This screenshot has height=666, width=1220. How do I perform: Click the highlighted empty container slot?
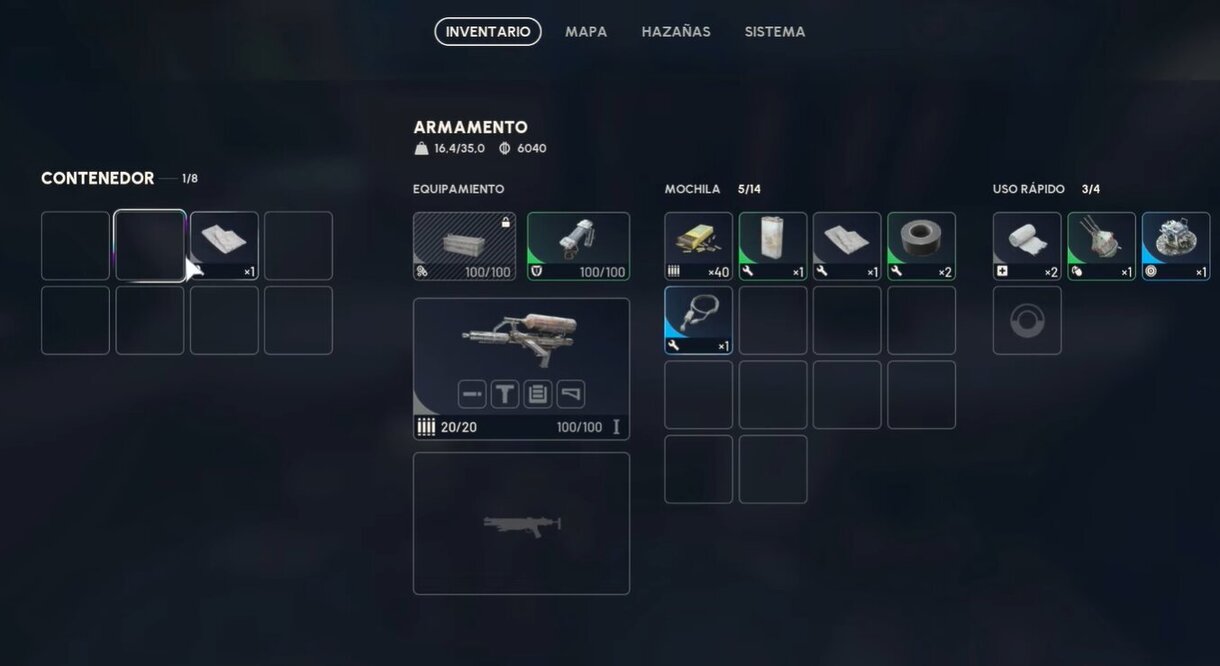150,245
